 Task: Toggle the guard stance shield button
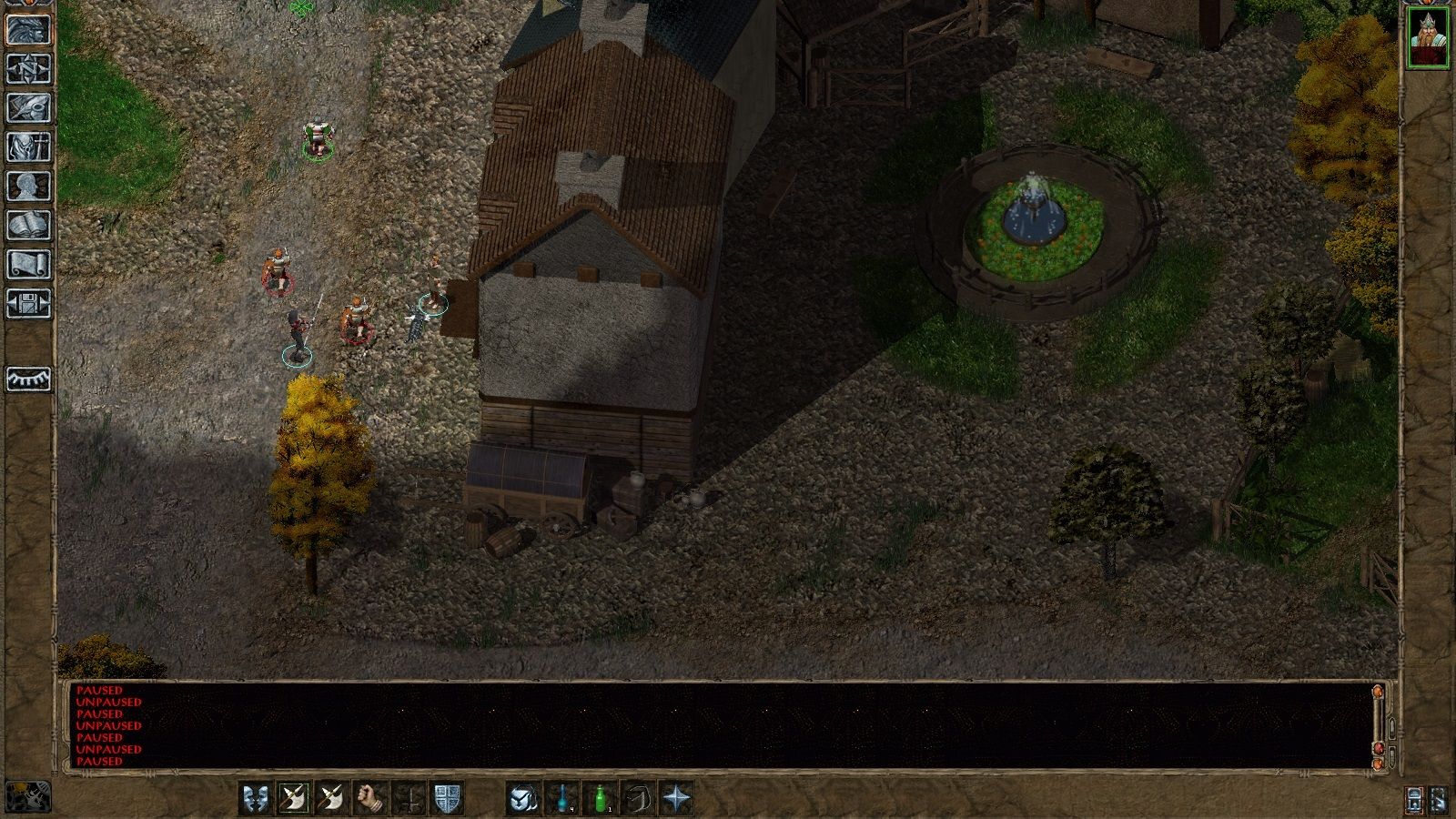pyautogui.click(x=448, y=799)
